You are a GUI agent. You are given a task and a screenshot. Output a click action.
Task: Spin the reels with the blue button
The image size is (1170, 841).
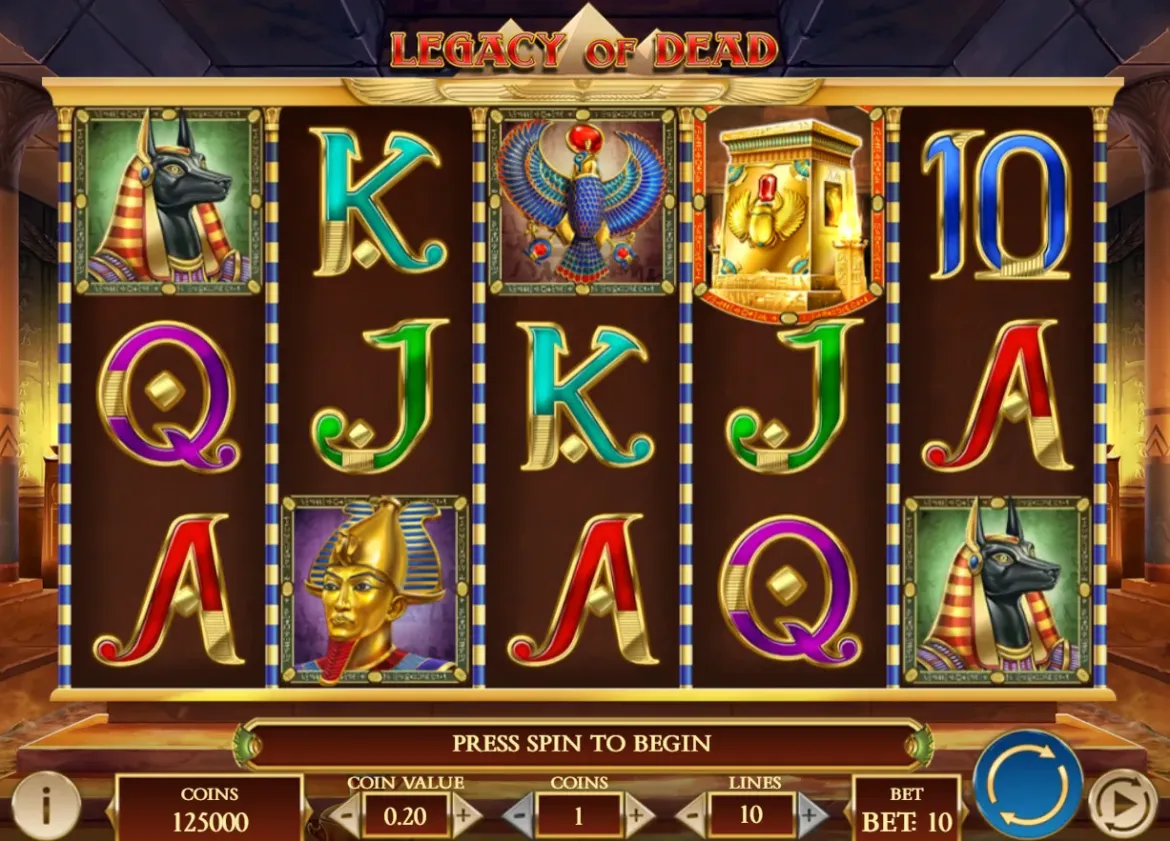coord(1027,783)
